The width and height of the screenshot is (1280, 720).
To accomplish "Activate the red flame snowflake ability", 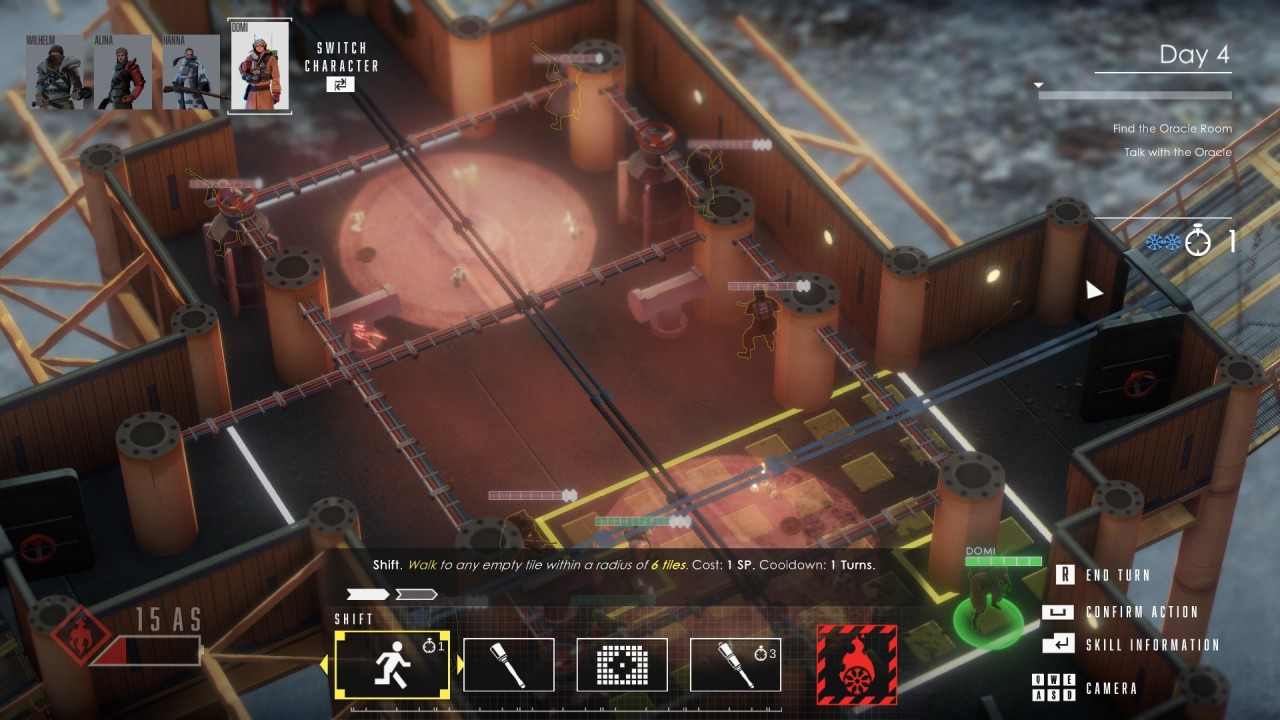I will click(856, 664).
